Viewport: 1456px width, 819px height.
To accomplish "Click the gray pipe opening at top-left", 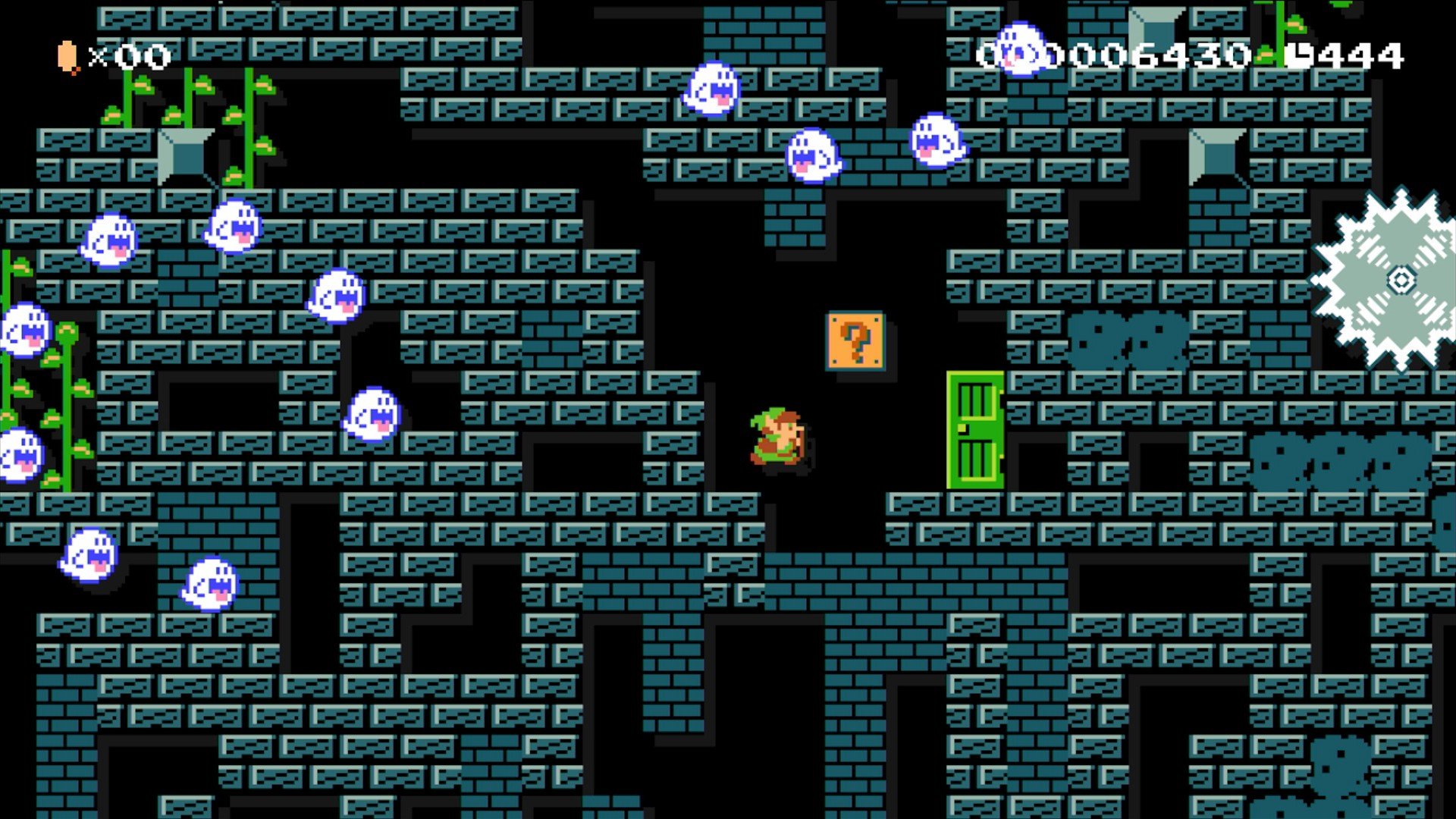I will click(x=180, y=155).
